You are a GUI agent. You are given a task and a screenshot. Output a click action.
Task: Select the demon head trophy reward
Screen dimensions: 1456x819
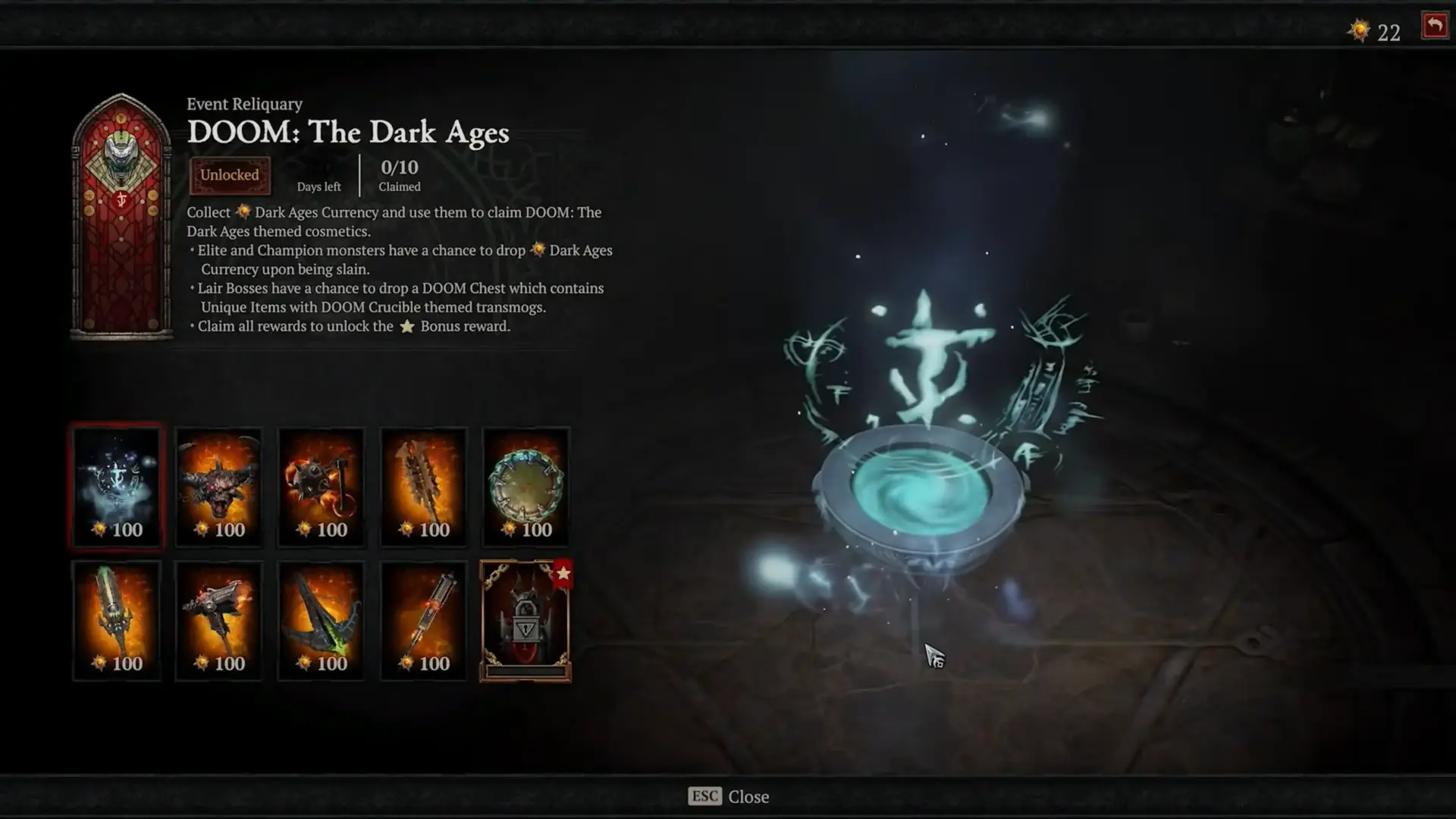click(x=218, y=485)
